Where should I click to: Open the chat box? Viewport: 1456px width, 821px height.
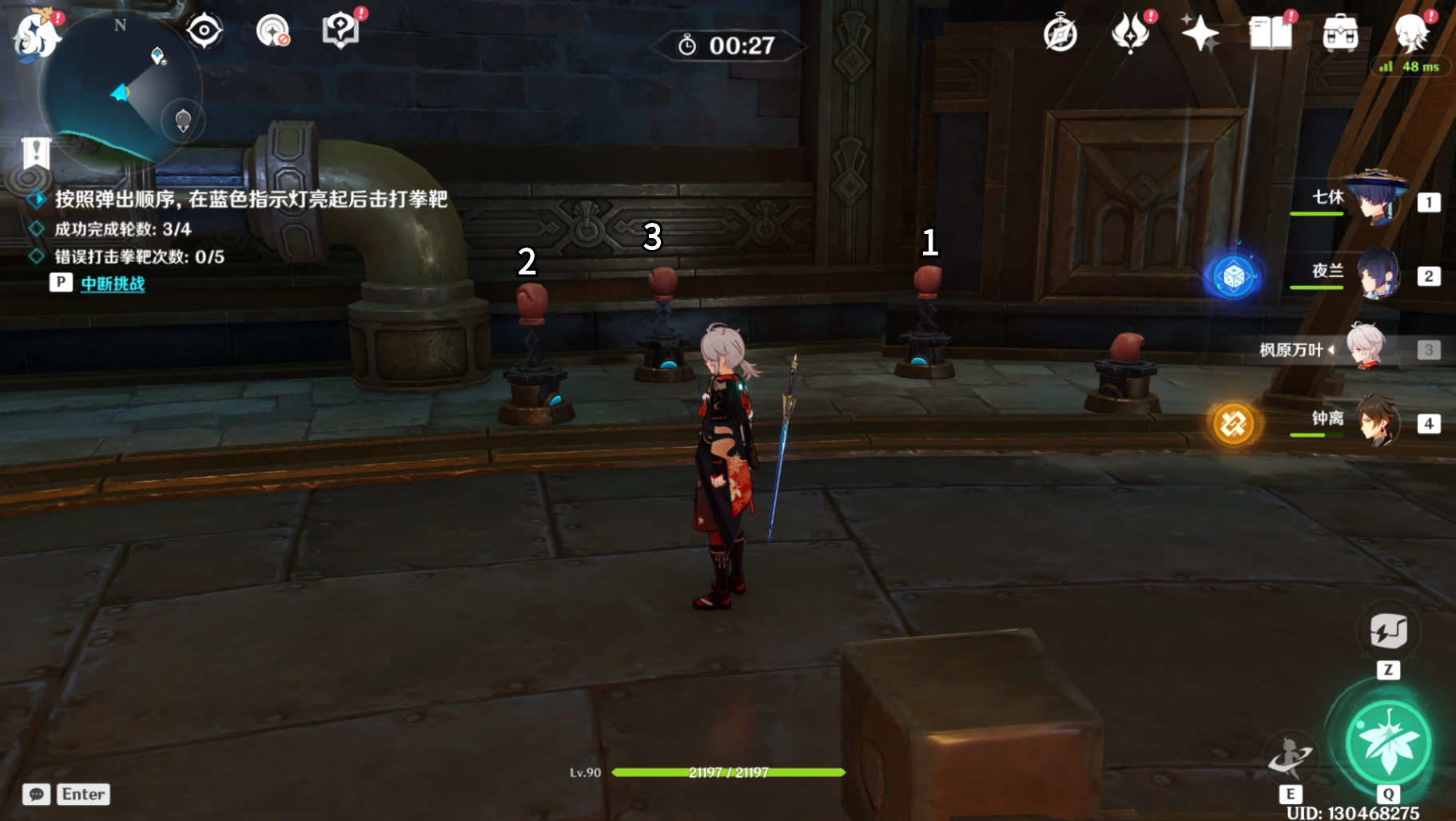(37, 794)
